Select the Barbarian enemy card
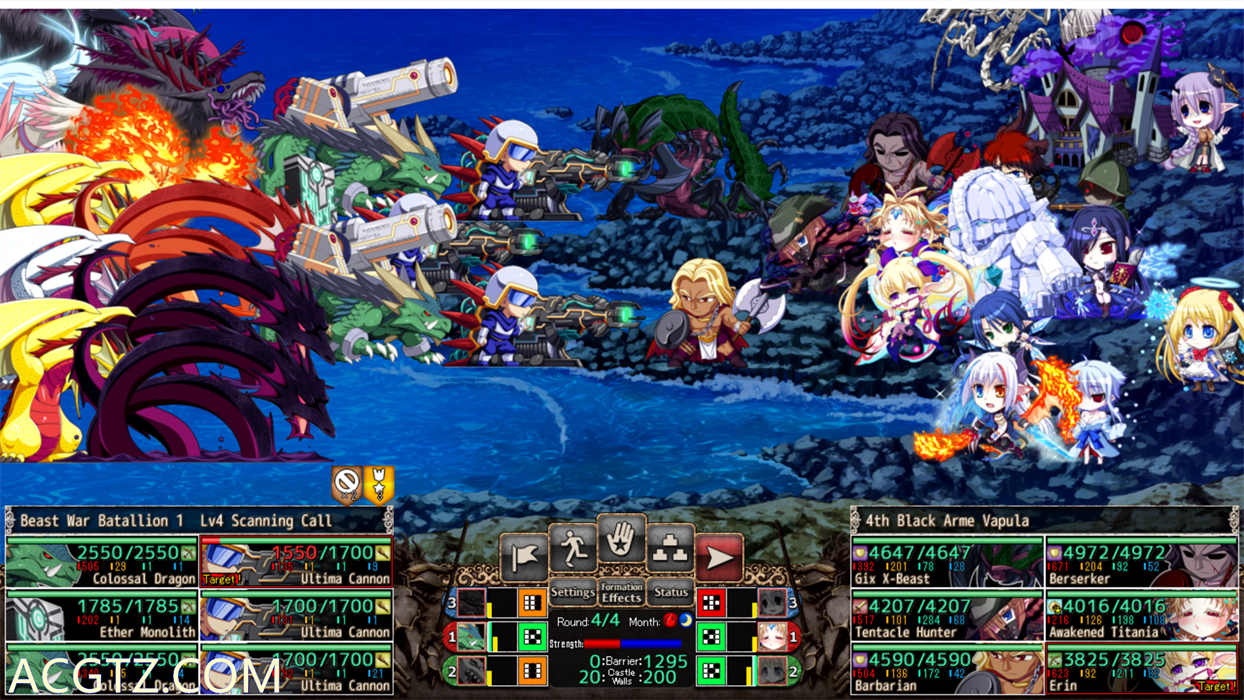 coord(946,669)
